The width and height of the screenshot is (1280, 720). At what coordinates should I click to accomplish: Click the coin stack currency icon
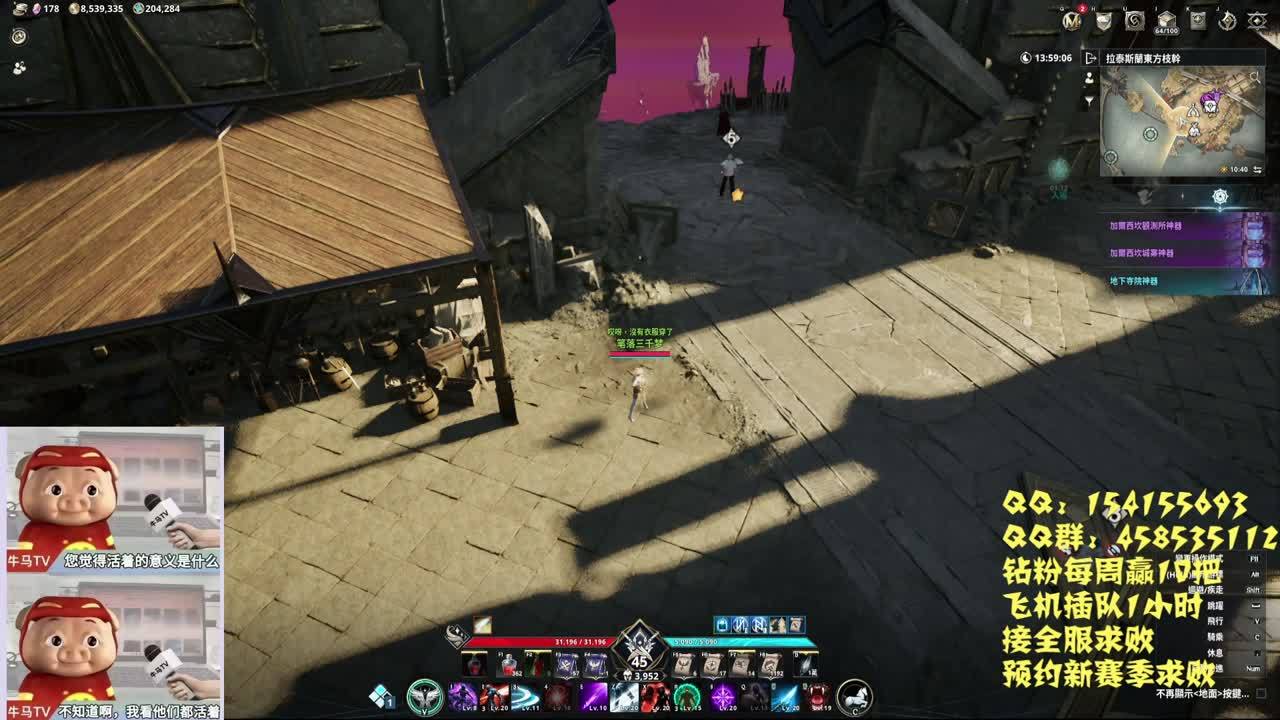[74, 8]
